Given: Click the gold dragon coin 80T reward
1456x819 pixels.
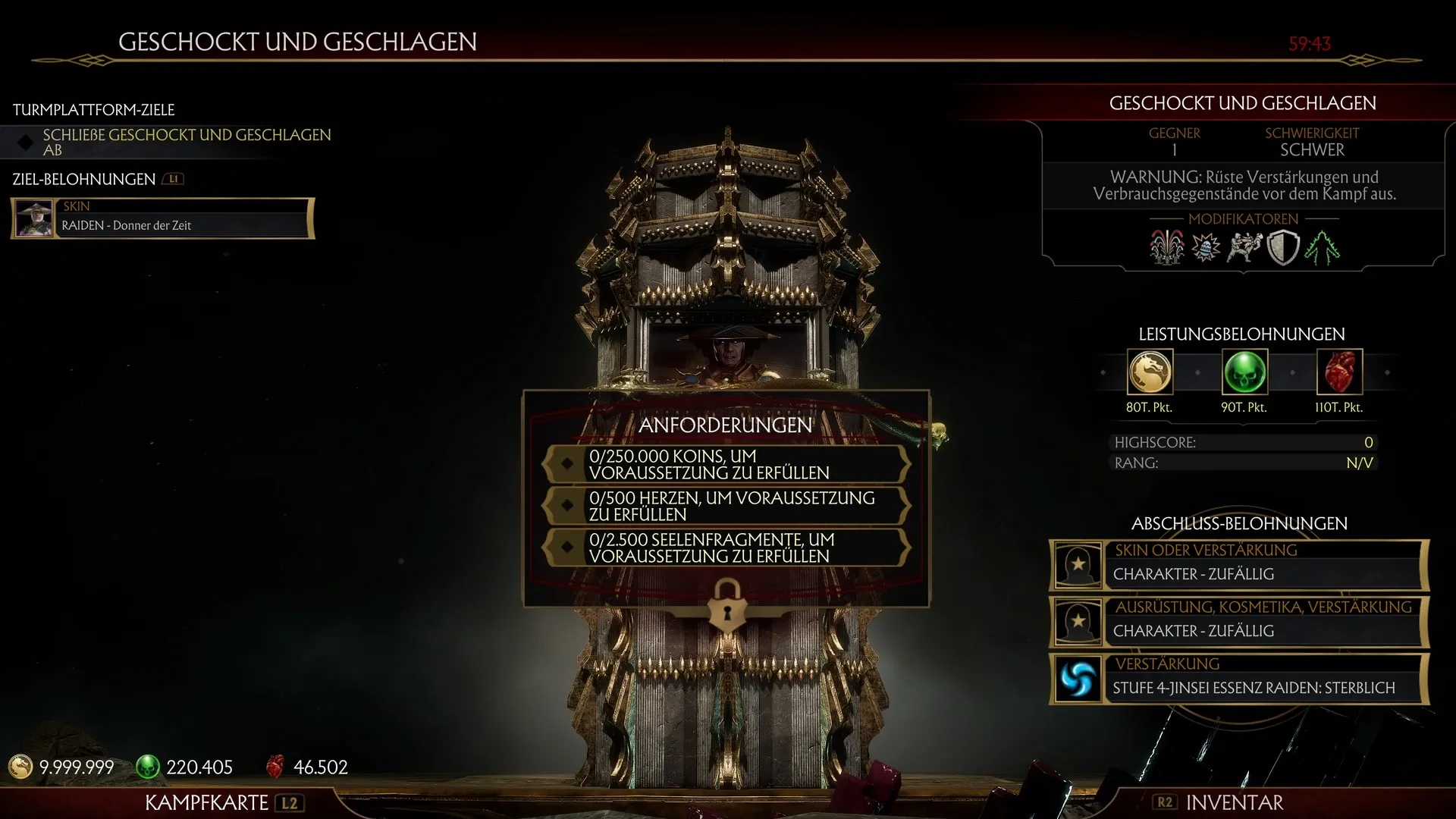Looking at the screenshot, I should [x=1150, y=372].
